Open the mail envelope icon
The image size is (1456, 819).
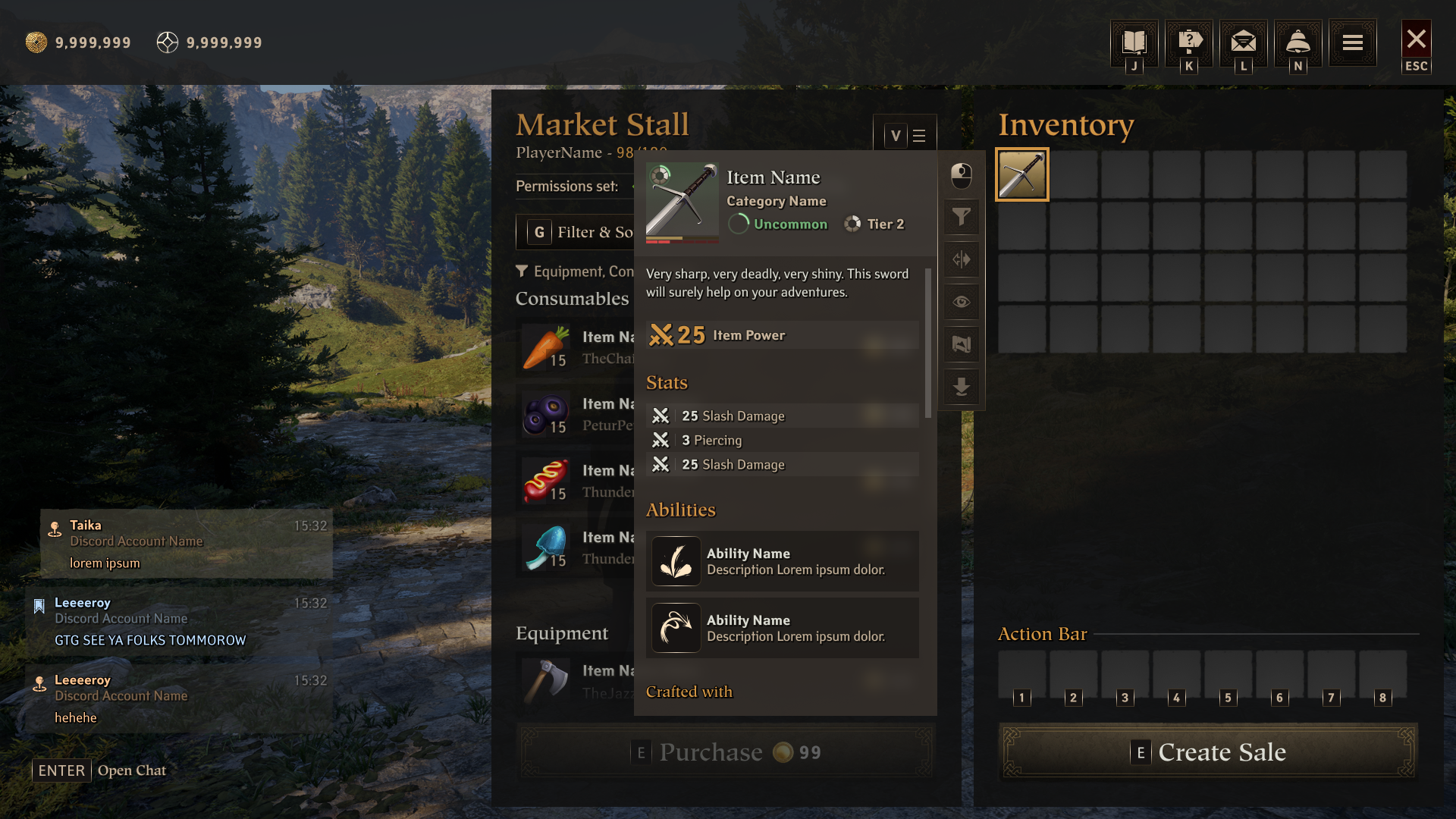coord(1244,42)
